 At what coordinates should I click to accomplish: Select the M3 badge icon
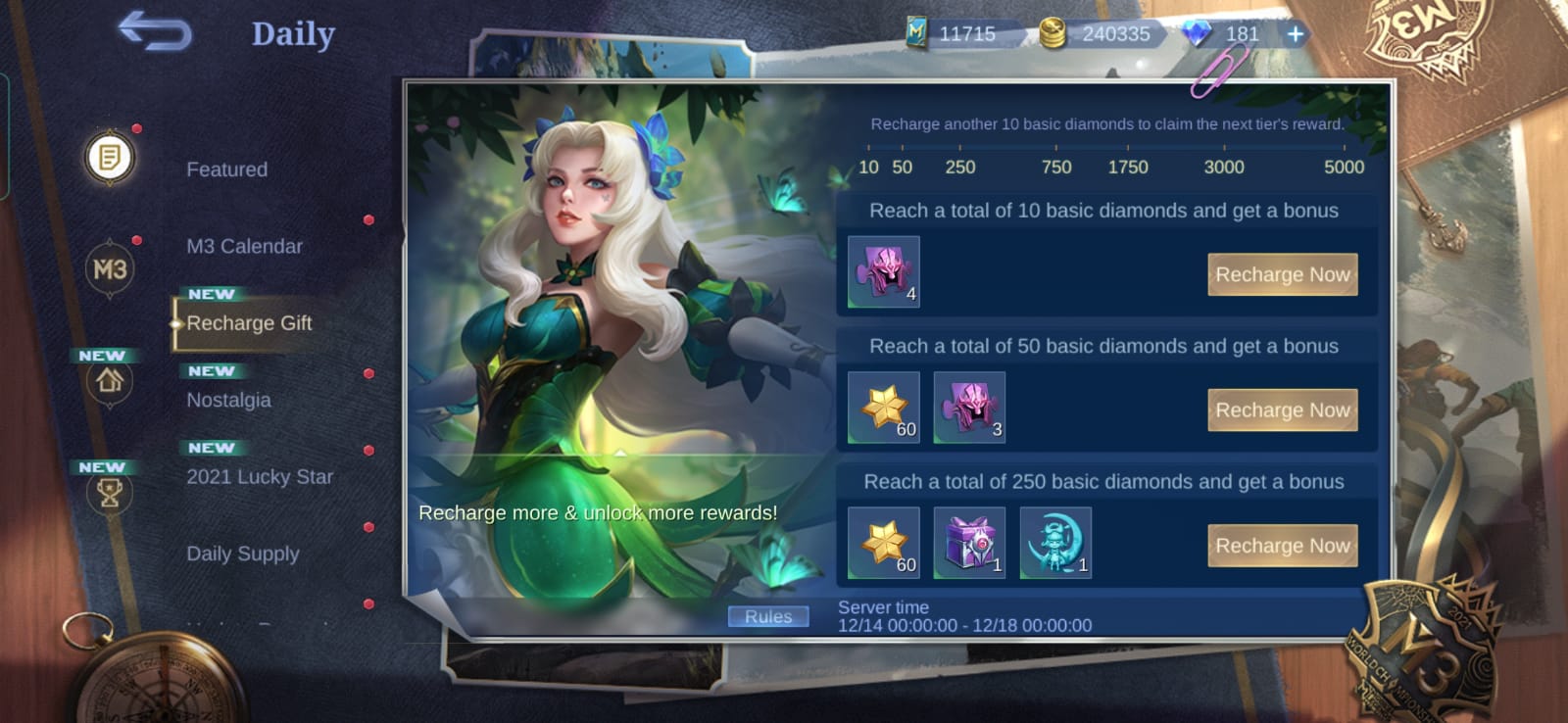tap(108, 269)
